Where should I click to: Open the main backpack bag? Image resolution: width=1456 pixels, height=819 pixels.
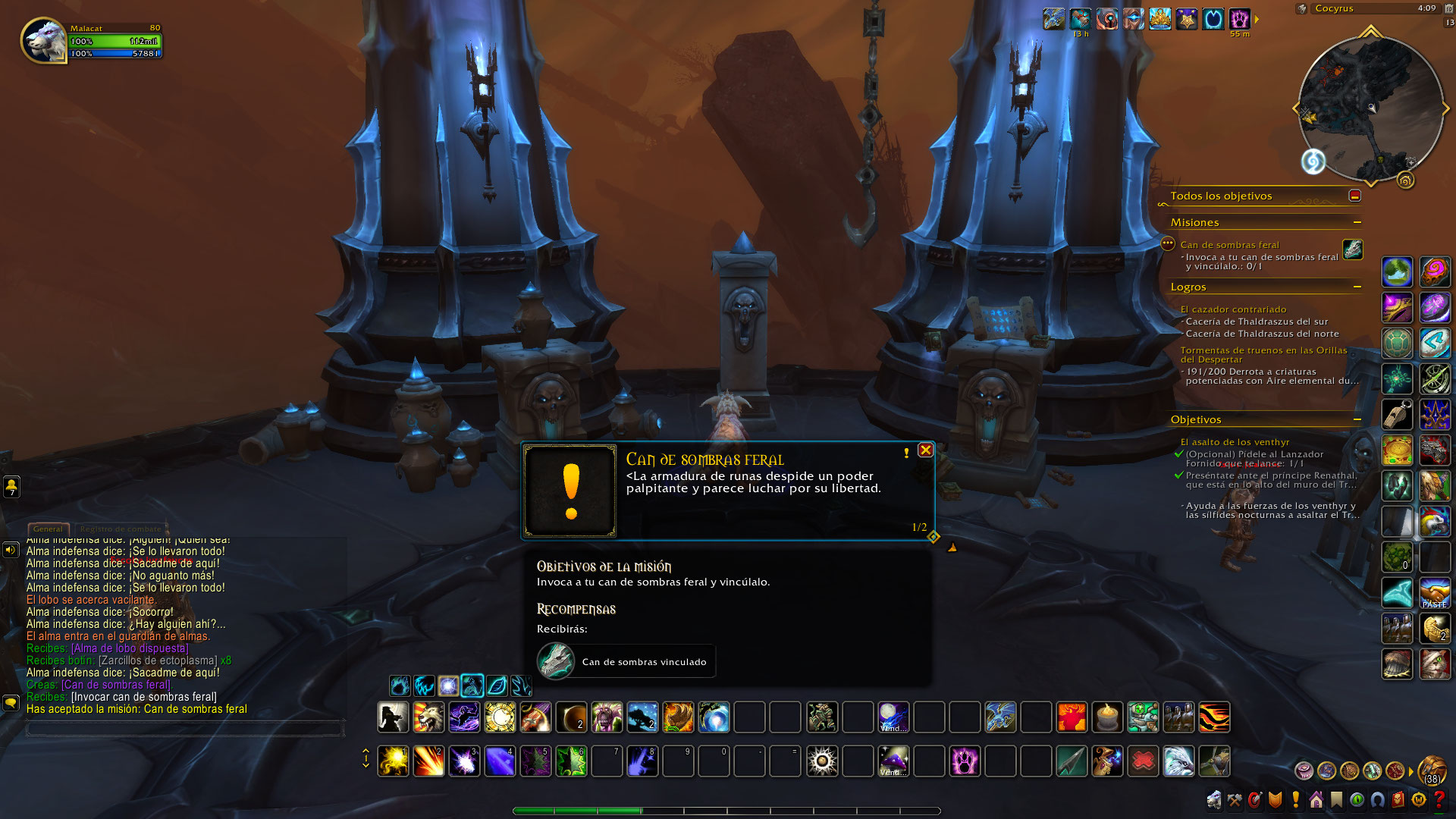(x=1432, y=770)
